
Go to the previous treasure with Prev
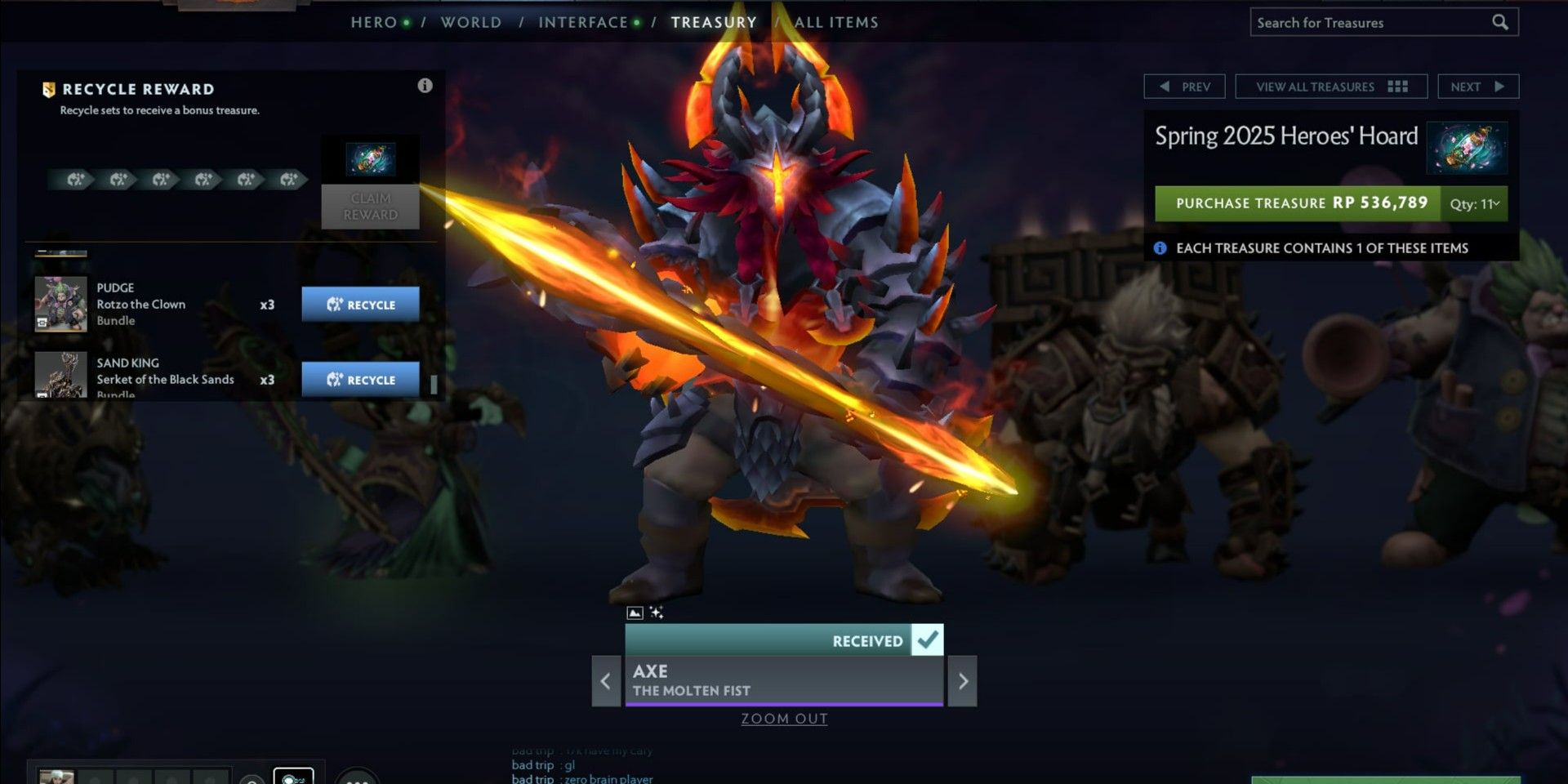click(1184, 87)
